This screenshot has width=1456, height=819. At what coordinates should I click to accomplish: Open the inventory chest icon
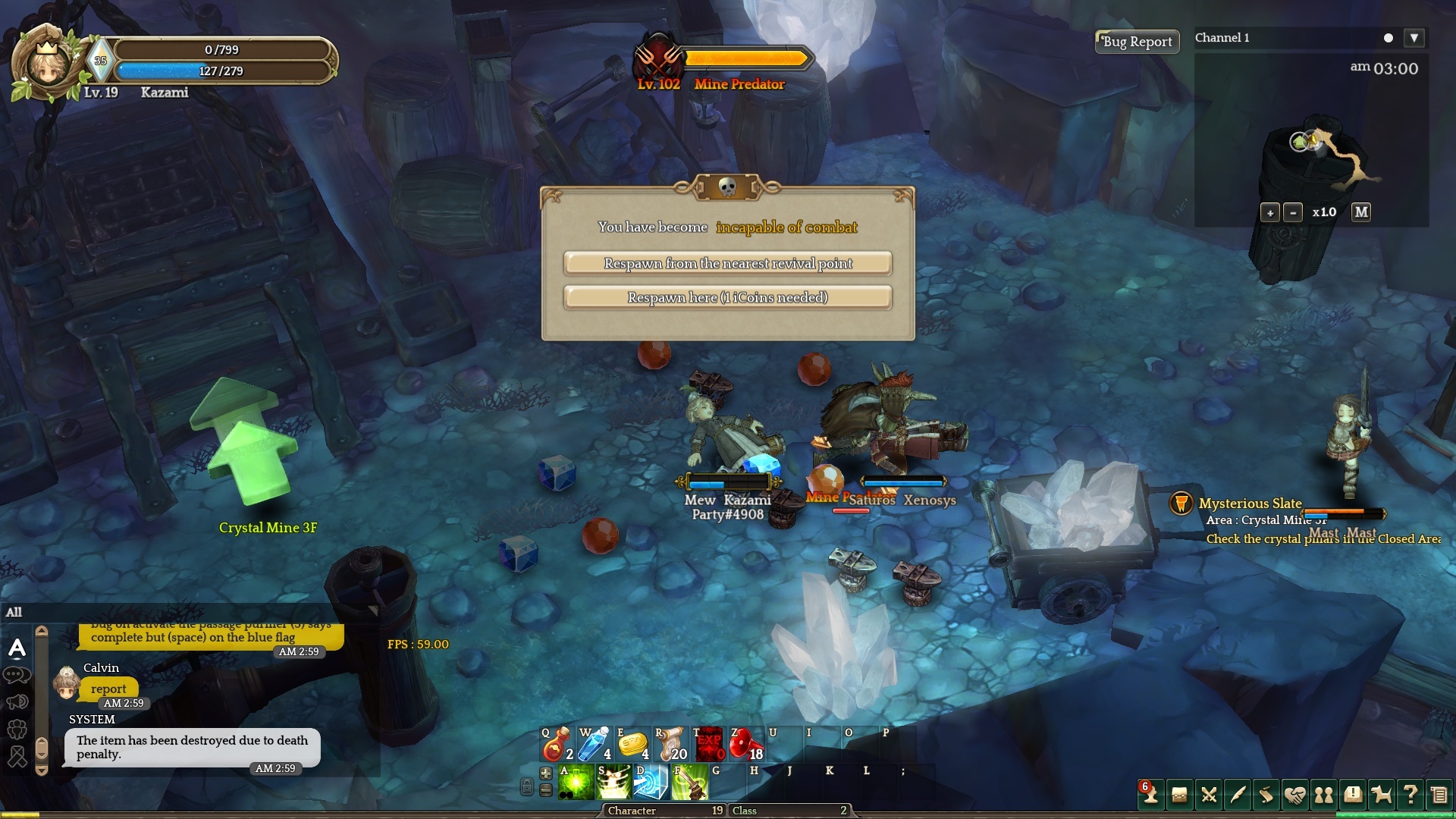click(x=1179, y=795)
